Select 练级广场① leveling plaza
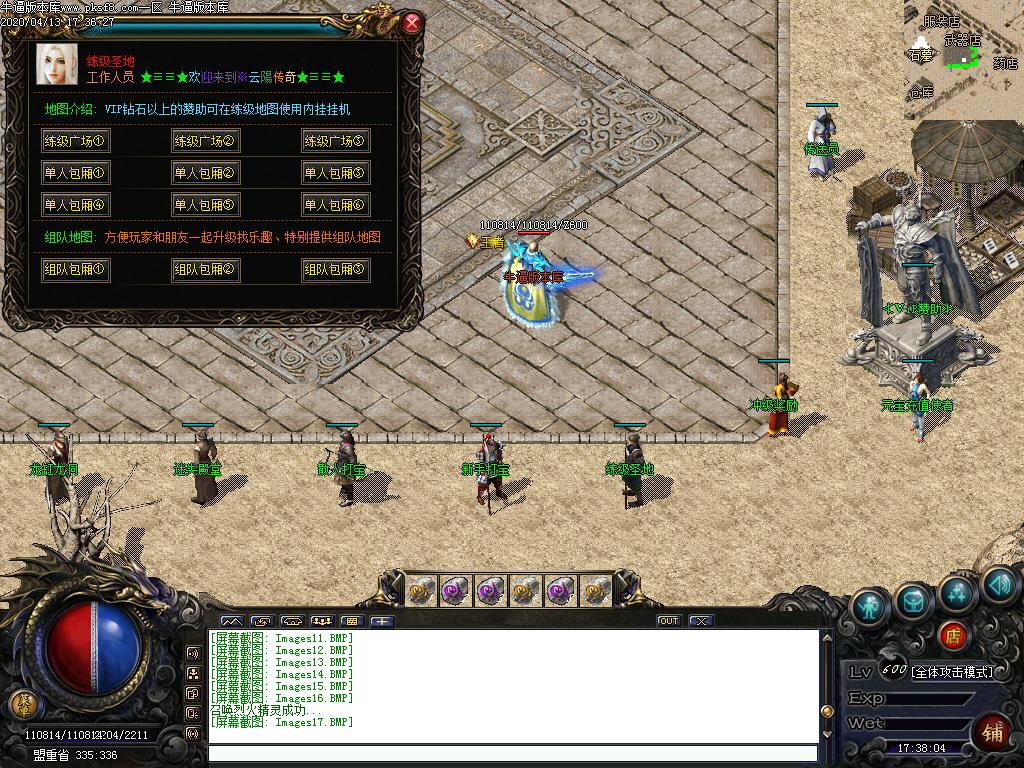This screenshot has width=1024, height=768. click(75, 141)
